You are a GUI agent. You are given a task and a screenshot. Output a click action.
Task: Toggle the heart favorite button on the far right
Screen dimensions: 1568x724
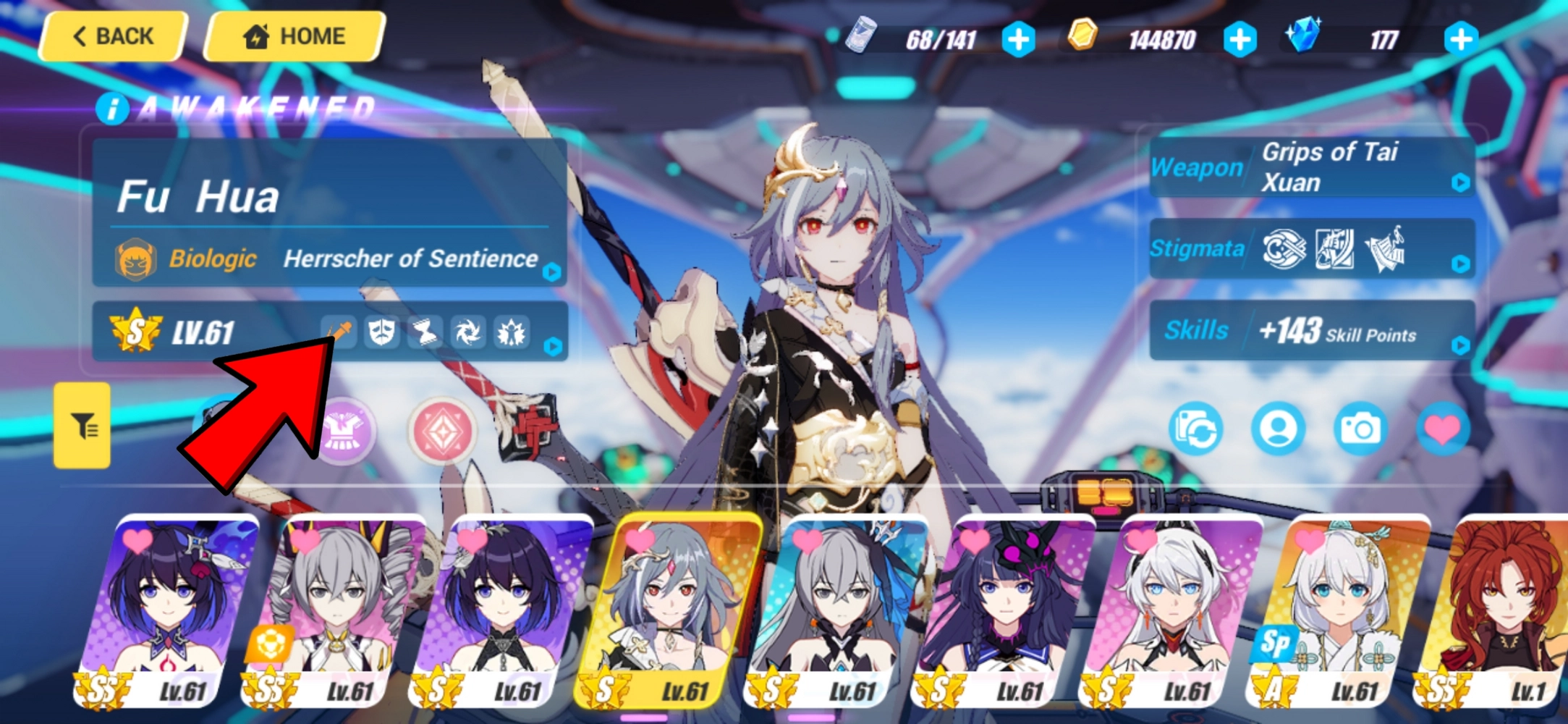pos(1443,429)
